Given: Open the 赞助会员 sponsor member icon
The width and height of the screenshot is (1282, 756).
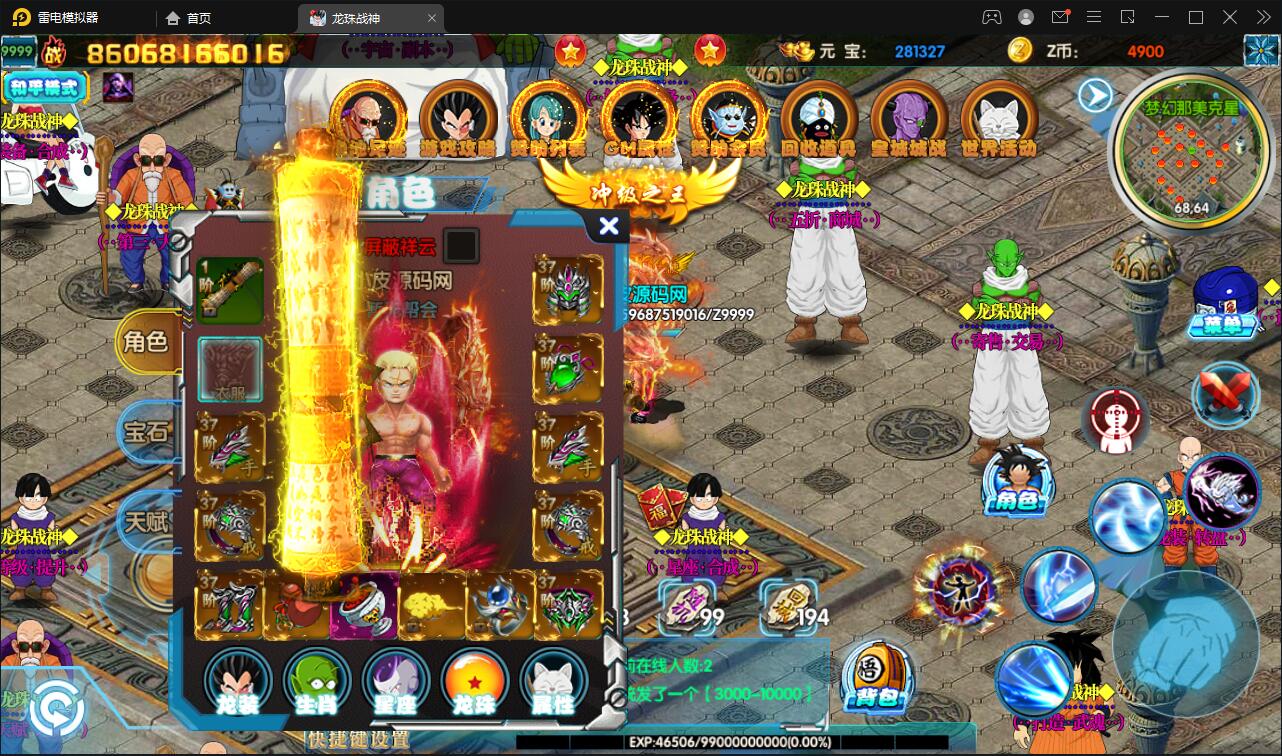Looking at the screenshot, I should pos(728,118).
